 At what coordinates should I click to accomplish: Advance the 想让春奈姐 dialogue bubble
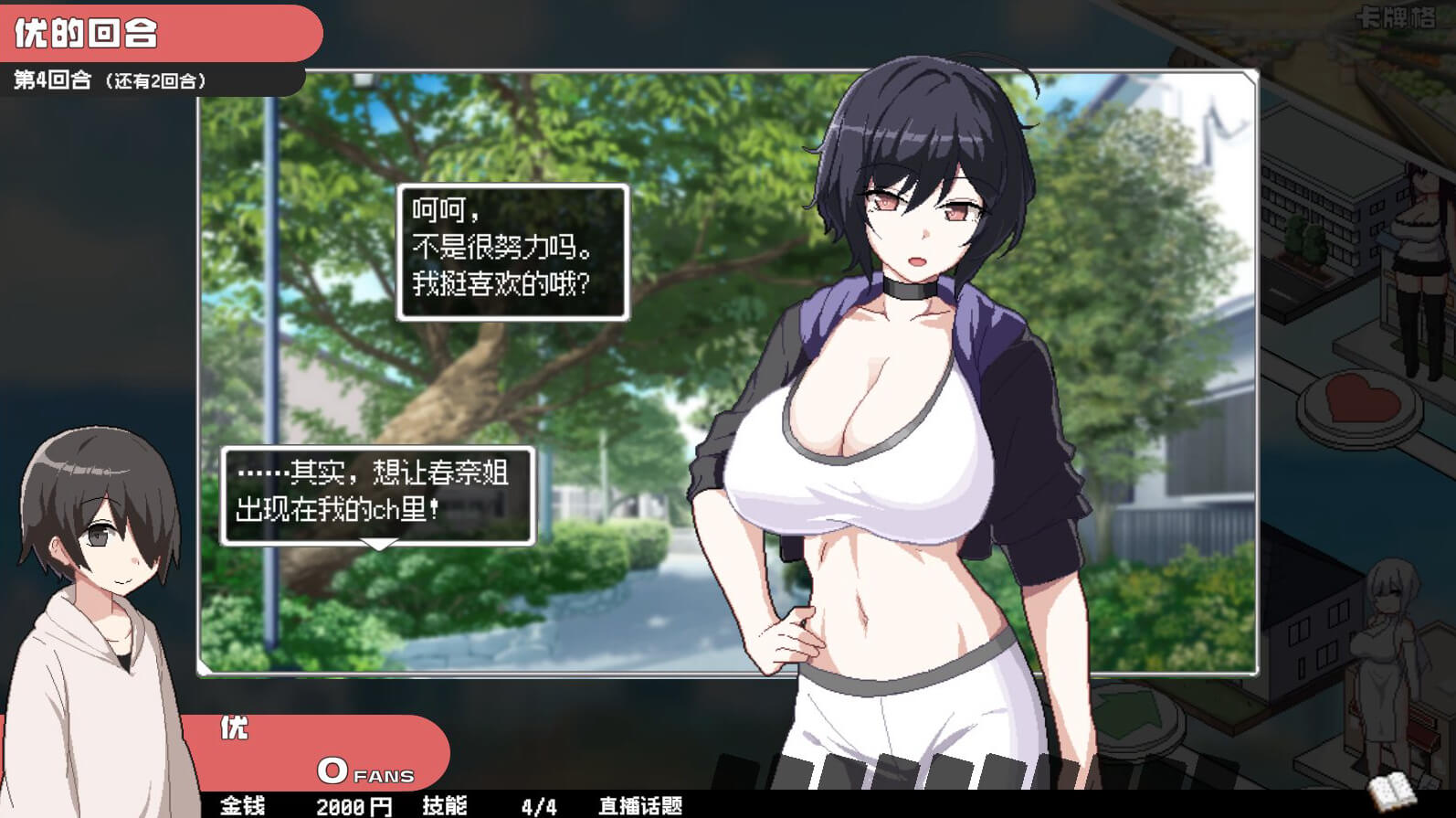pos(377,495)
